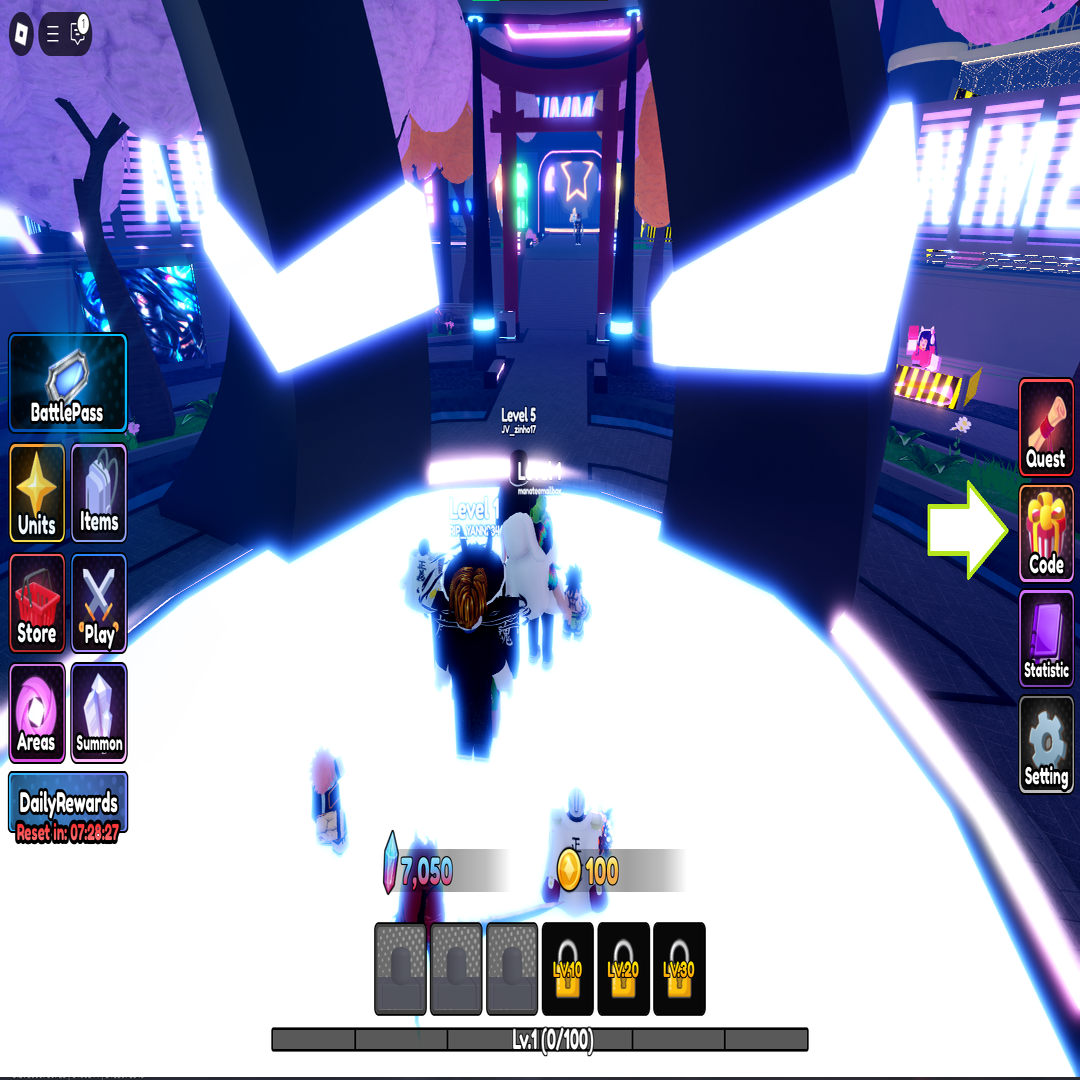
Task: Claim DailyRewards from the panel
Action: [68, 803]
